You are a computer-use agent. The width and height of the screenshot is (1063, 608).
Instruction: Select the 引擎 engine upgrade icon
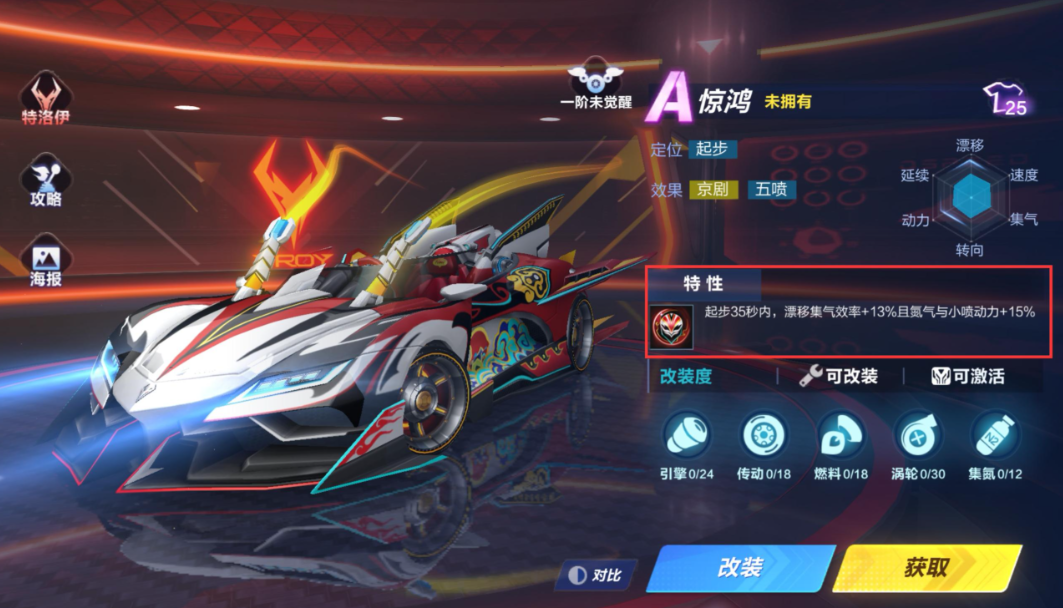(686, 436)
